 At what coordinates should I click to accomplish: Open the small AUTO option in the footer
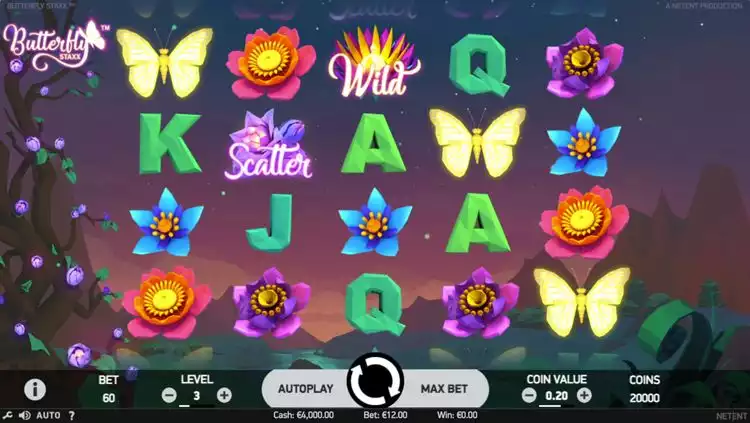tap(49, 415)
